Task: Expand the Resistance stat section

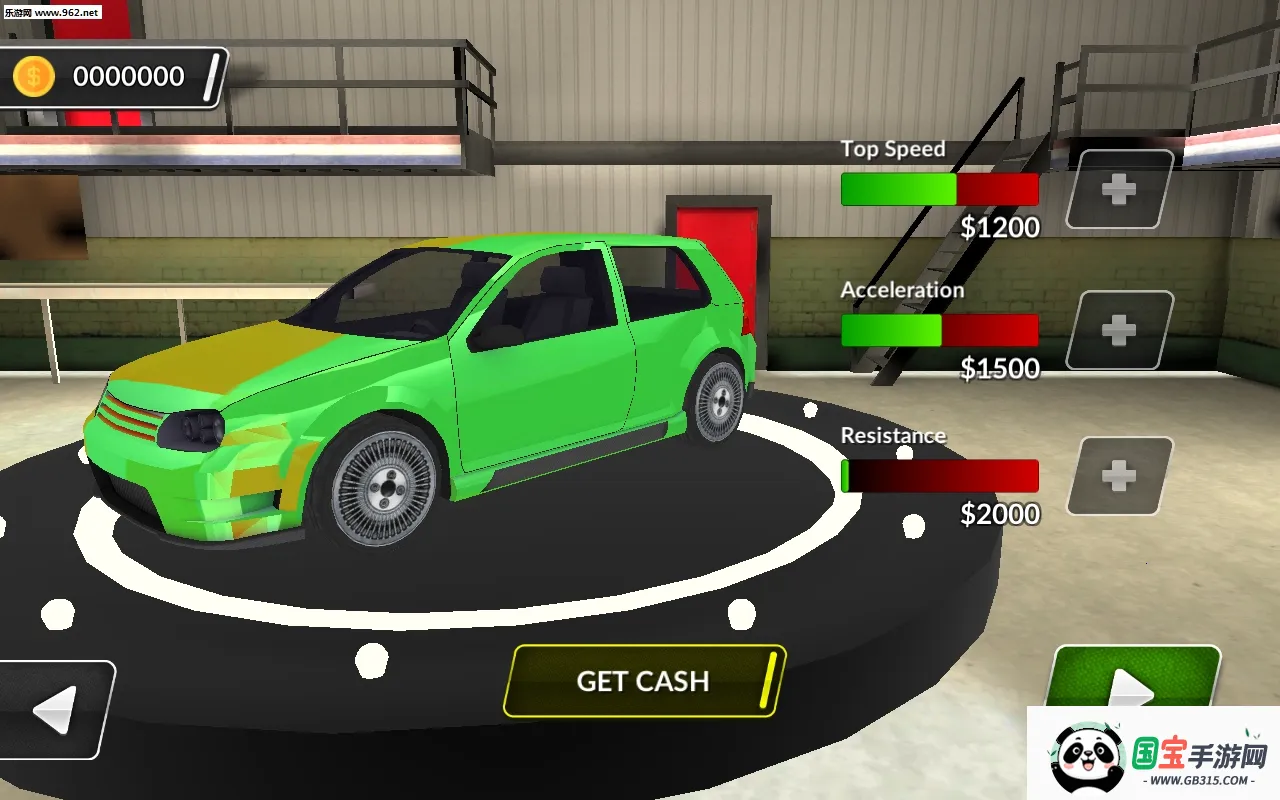Action: (x=893, y=435)
